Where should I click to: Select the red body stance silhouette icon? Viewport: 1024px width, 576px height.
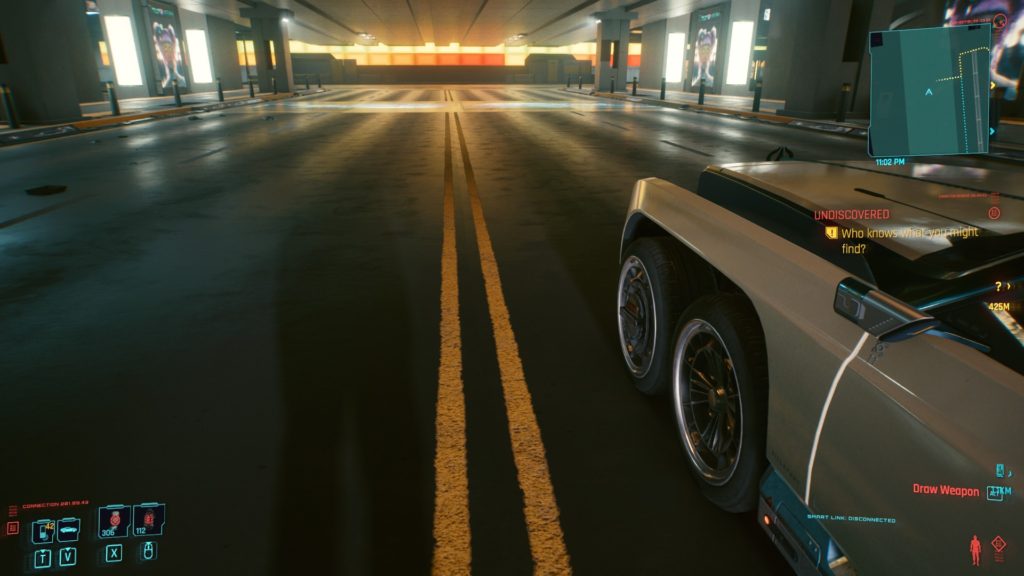[x=976, y=548]
